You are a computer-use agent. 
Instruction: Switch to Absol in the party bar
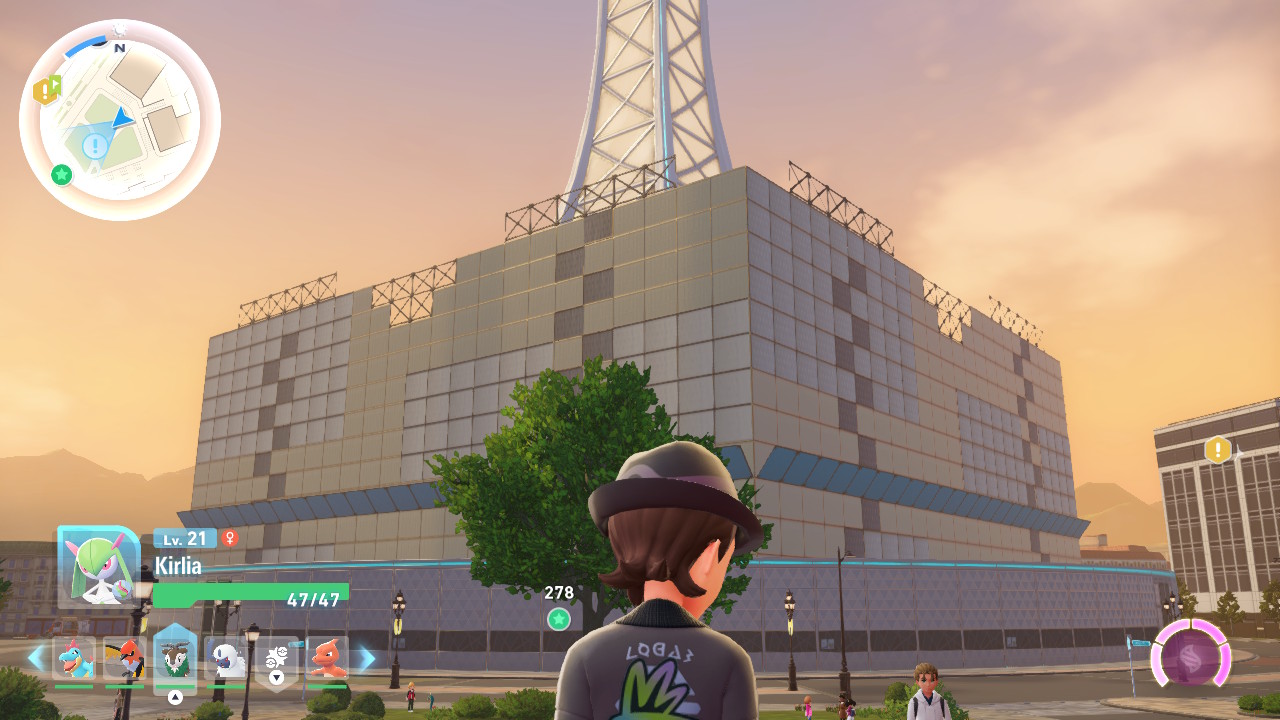tap(226, 658)
